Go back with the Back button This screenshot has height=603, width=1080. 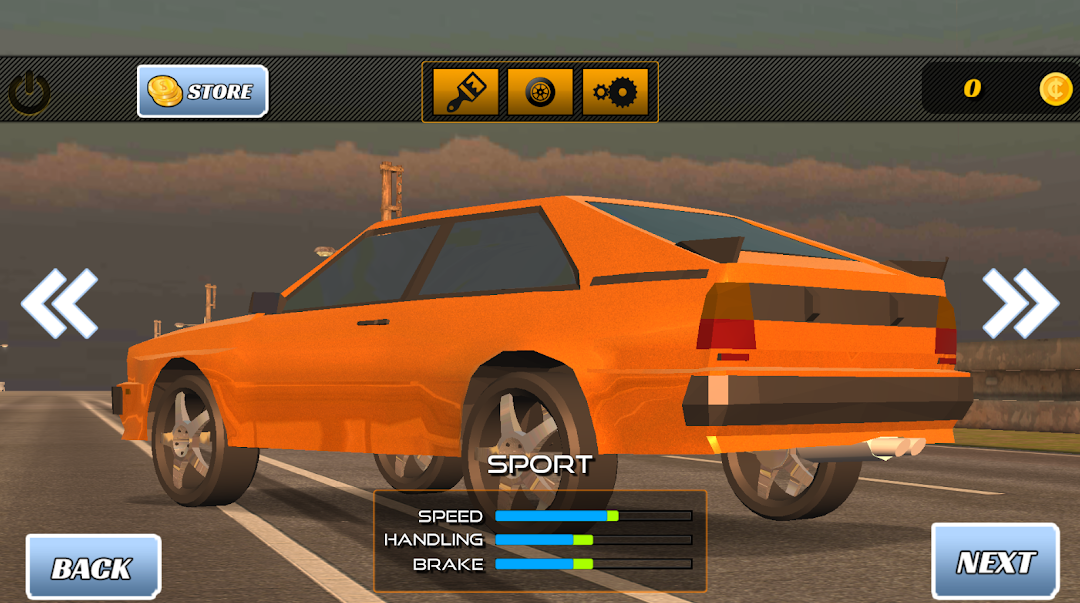(x=93, y=567)
